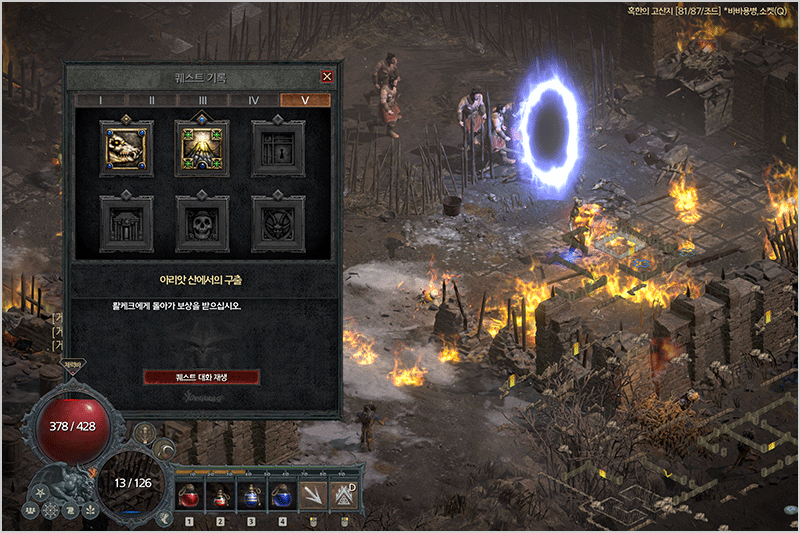Switch to the Act III quest tab

pyautogui.click(x=202, y=100)
